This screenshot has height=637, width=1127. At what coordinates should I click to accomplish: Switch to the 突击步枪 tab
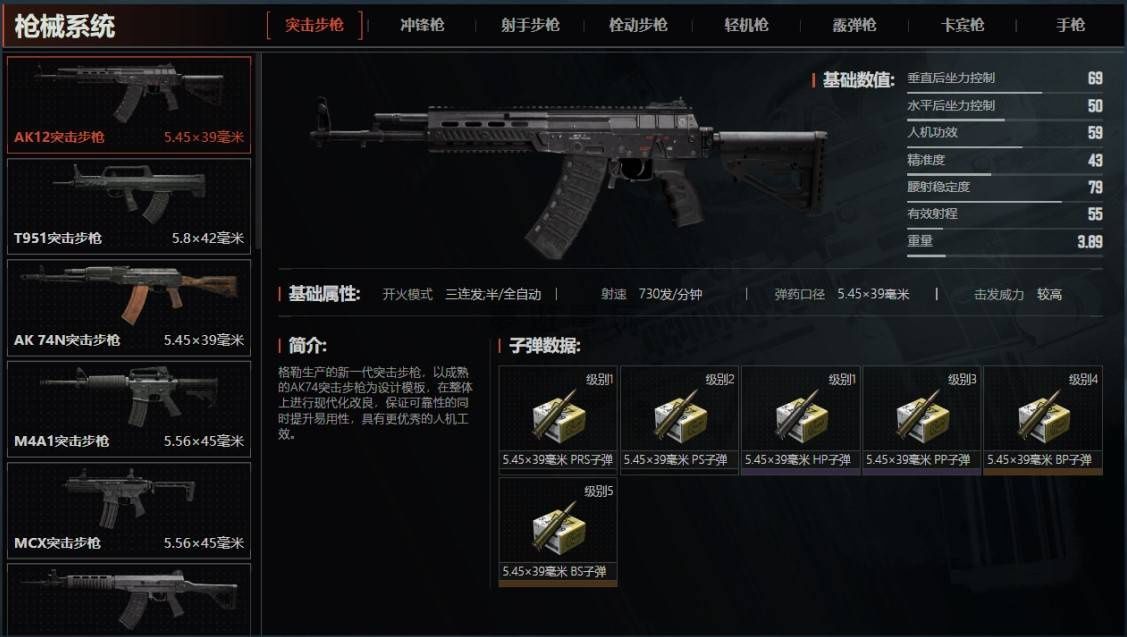pyautogui.click(x=314, y=25)
